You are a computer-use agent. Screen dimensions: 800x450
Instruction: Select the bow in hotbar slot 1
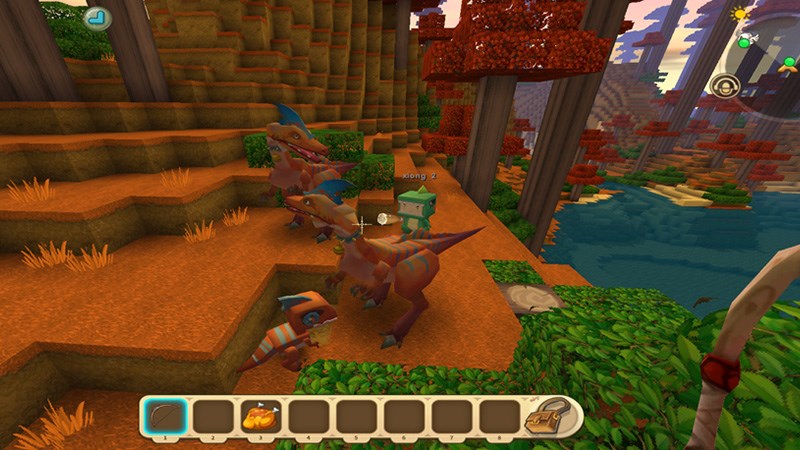point(161,414)
